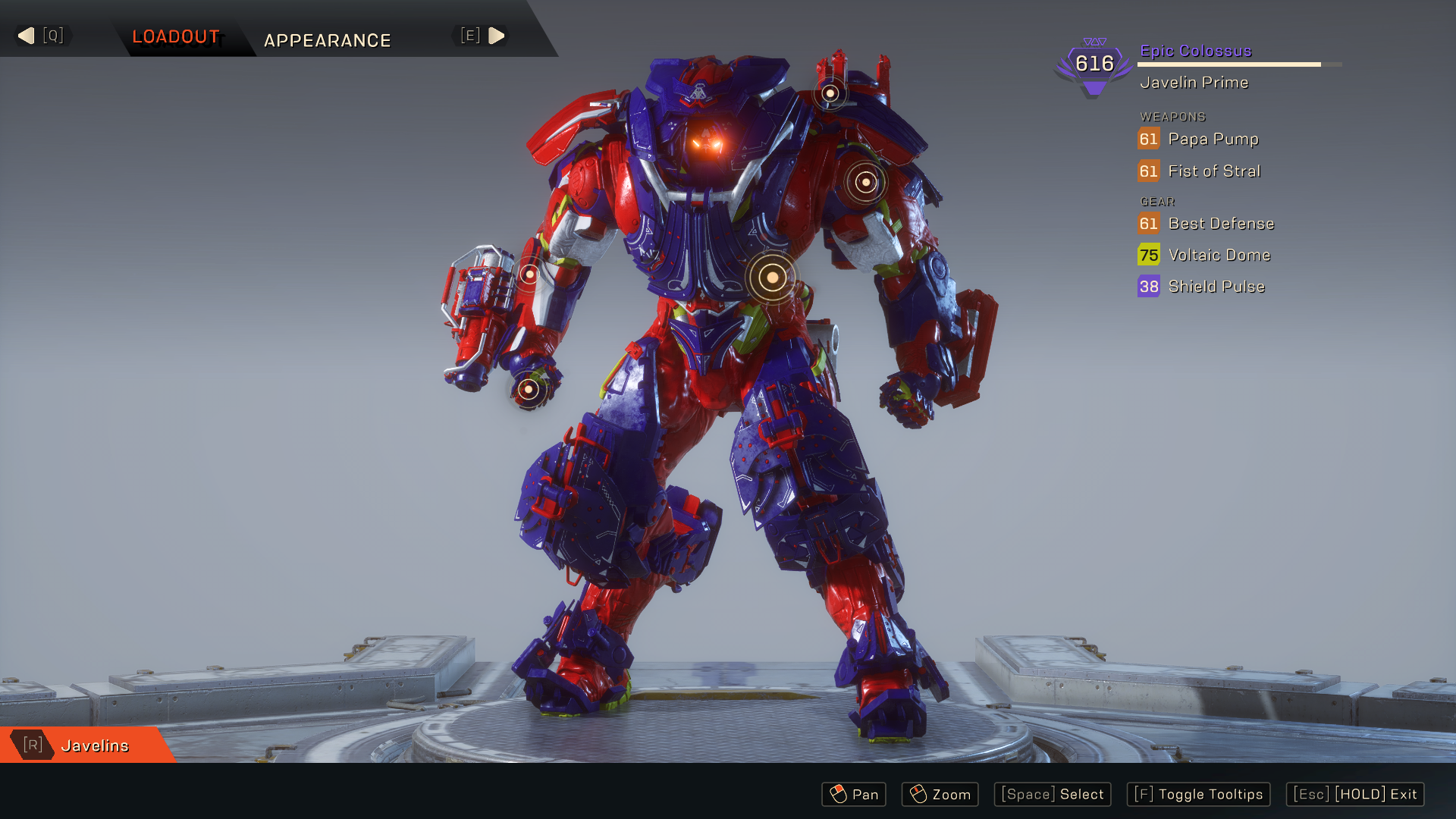This screenshot has height=819, width=1456.
Task: Open the Javelins selection button
Action: click(86, 745)
